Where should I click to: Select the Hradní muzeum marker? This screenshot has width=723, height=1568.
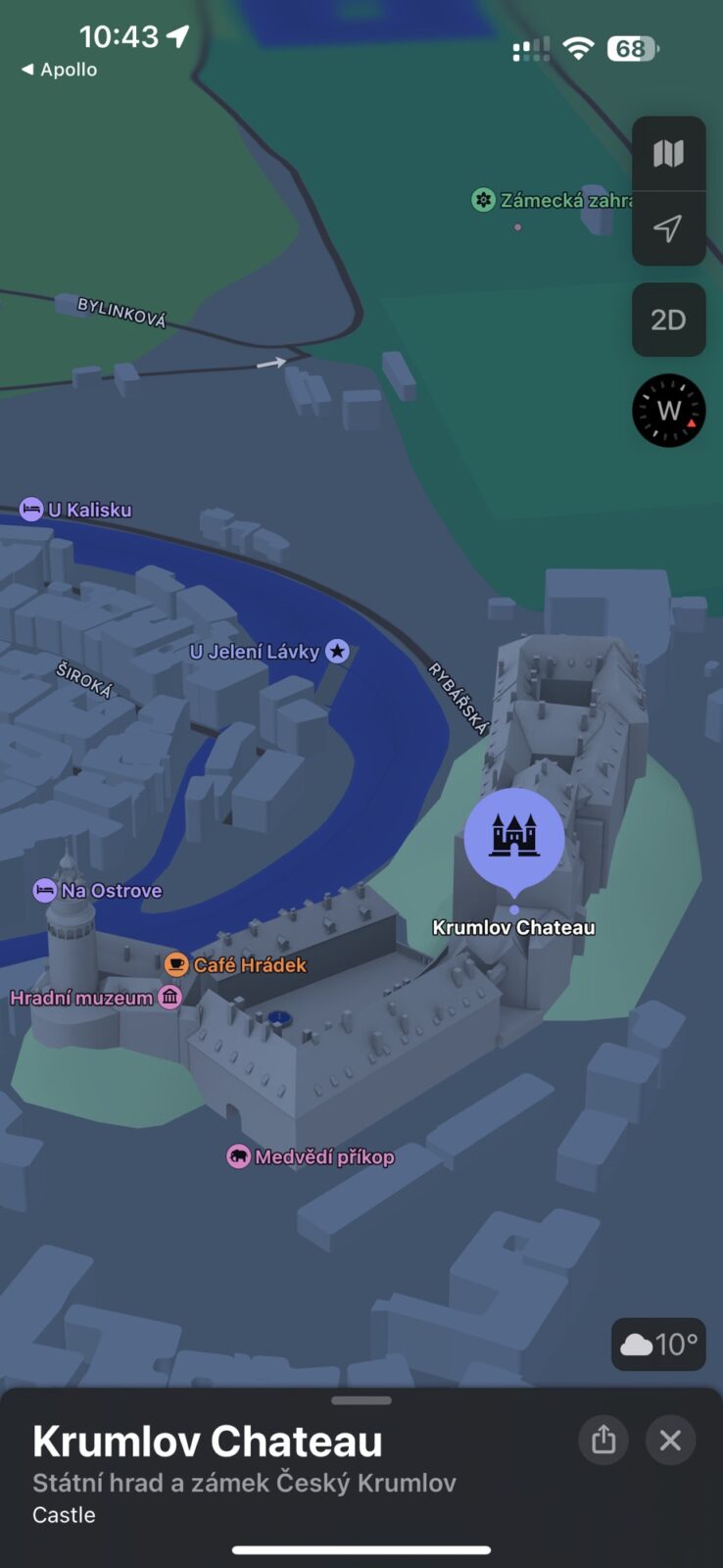pos(170,998)
